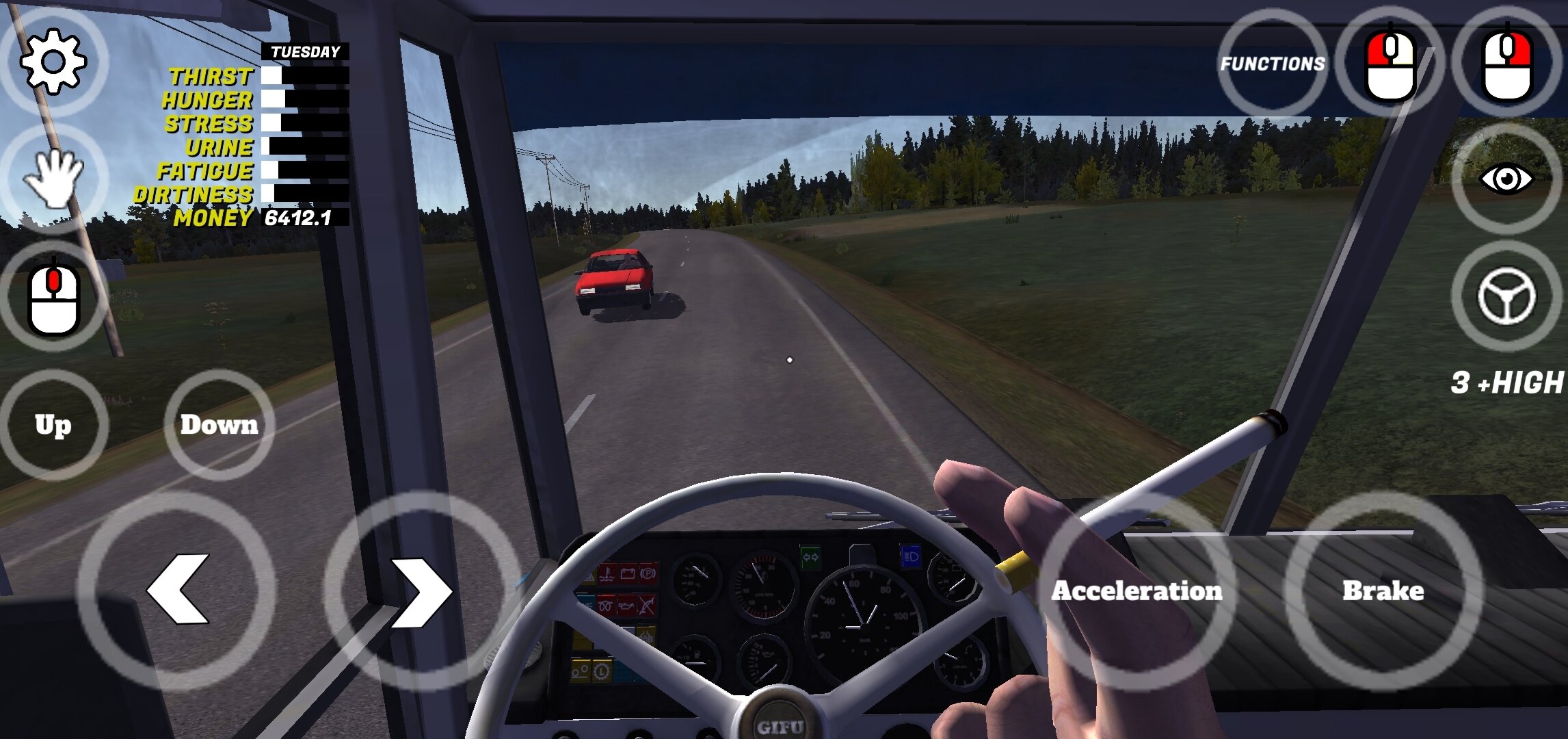Viewport: 1568px width, 739px height.
Task: Toggle the eye view icon
Action: pyautogui.click(x=1506, y=179)
